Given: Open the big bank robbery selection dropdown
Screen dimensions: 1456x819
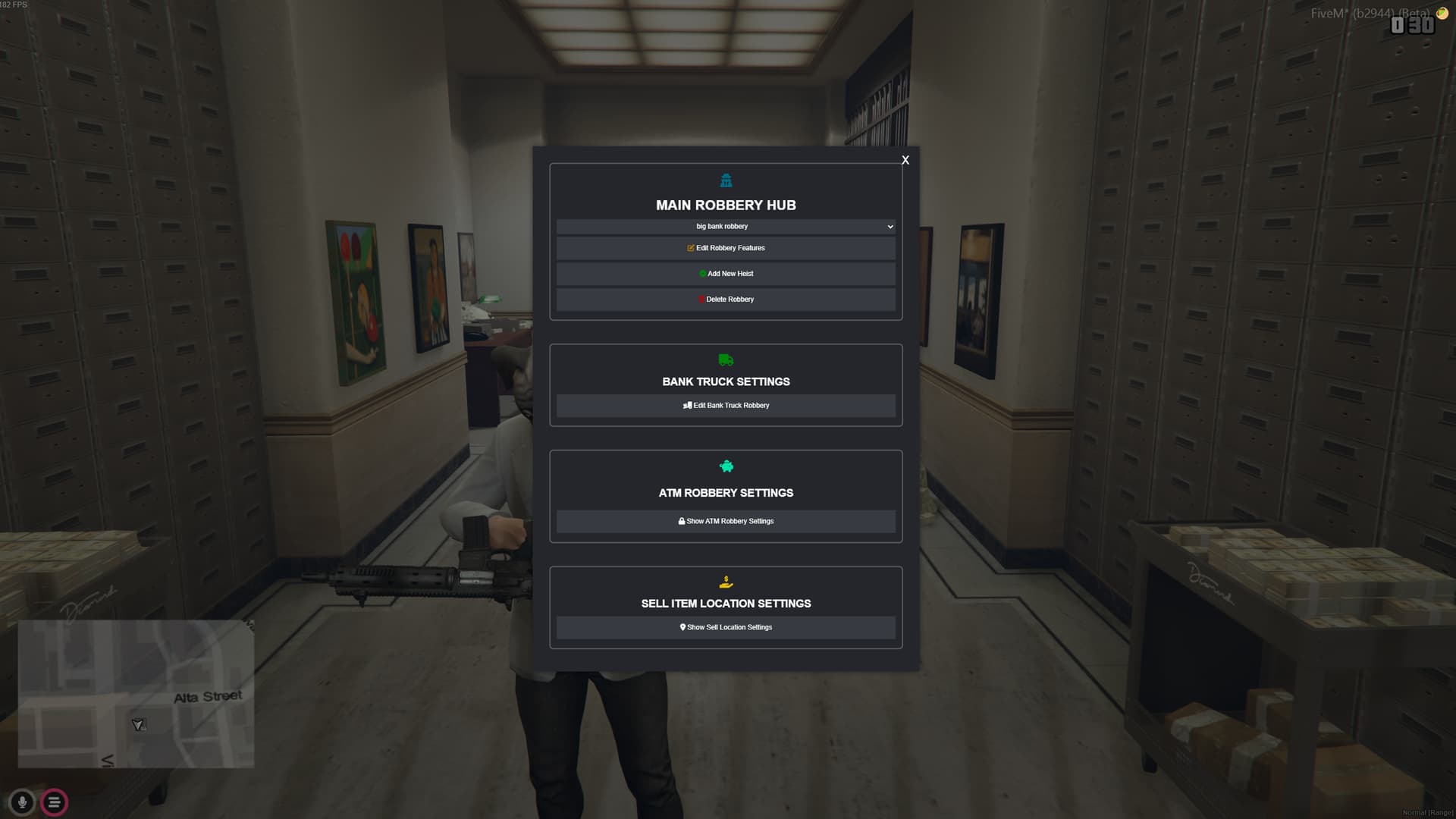Looking at the screenshot, I should [x=726, y=226].
